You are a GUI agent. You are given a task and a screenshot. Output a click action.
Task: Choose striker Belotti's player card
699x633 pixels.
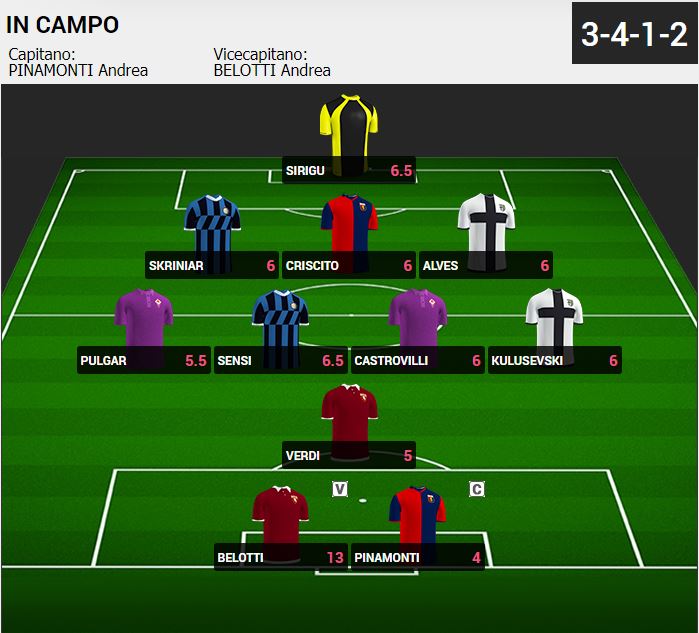point(281,519)
